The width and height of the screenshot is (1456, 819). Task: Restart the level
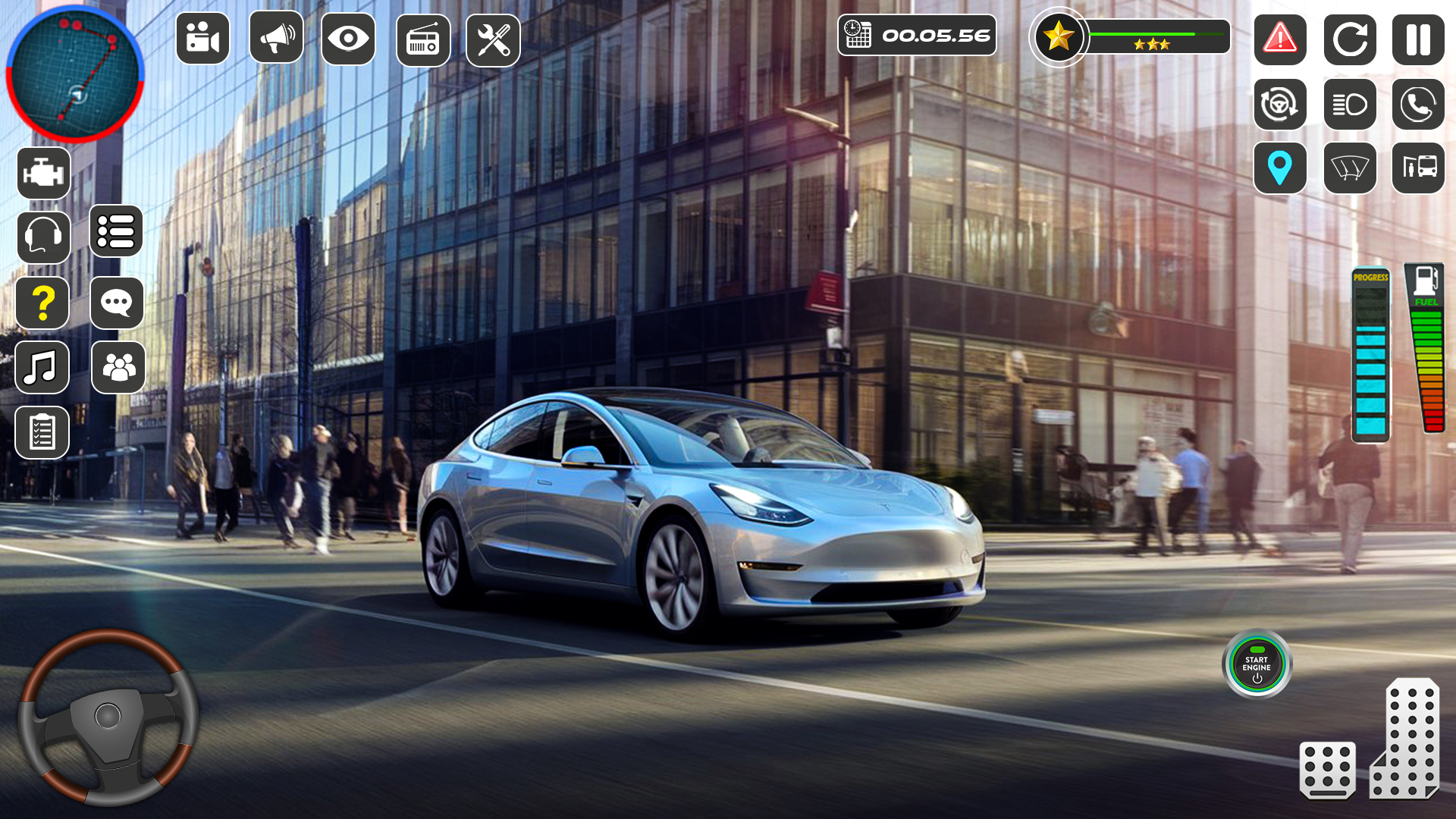[1350, 39]
